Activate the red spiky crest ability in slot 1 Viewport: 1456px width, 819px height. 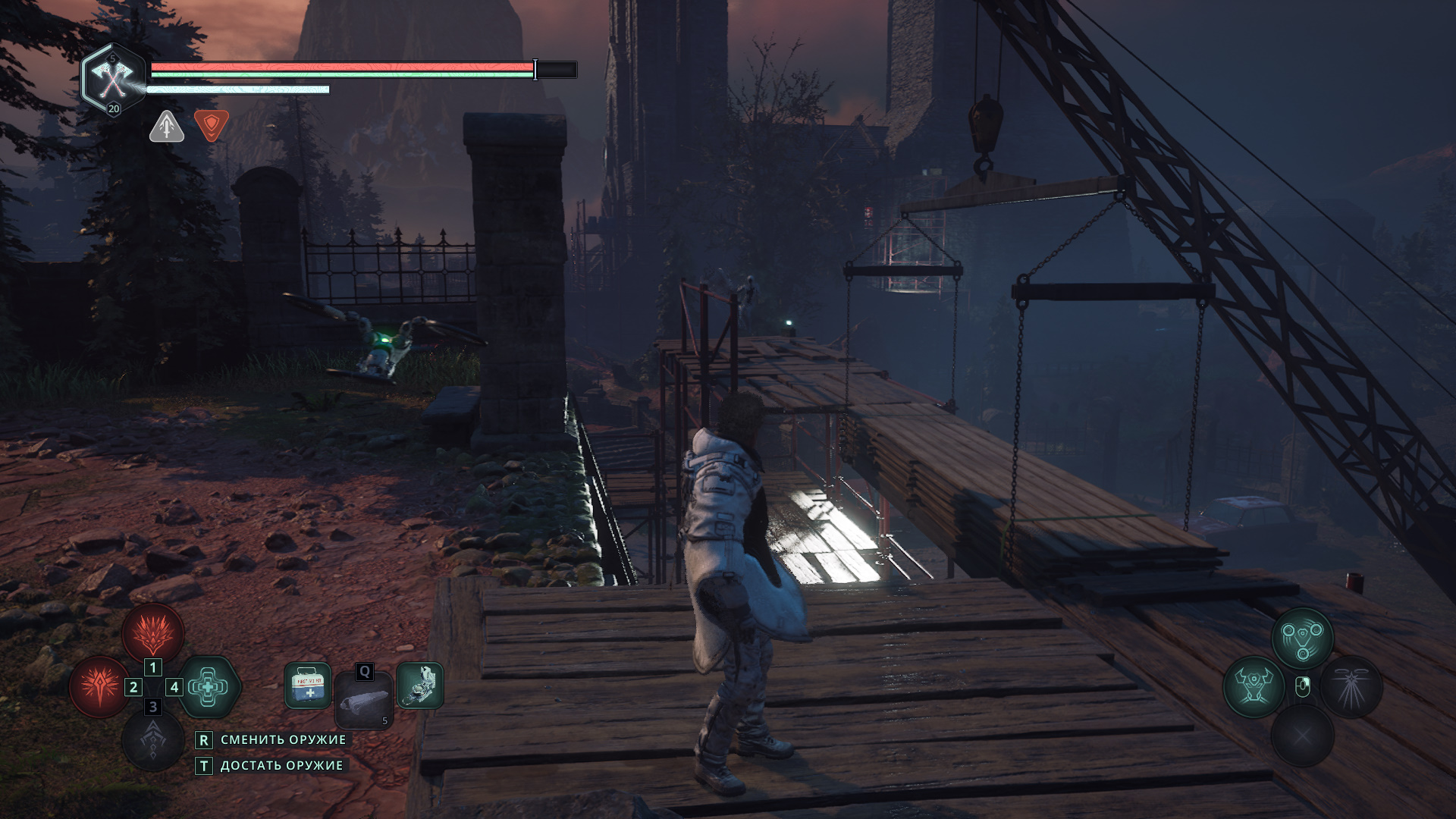click(x=153, y=632)
